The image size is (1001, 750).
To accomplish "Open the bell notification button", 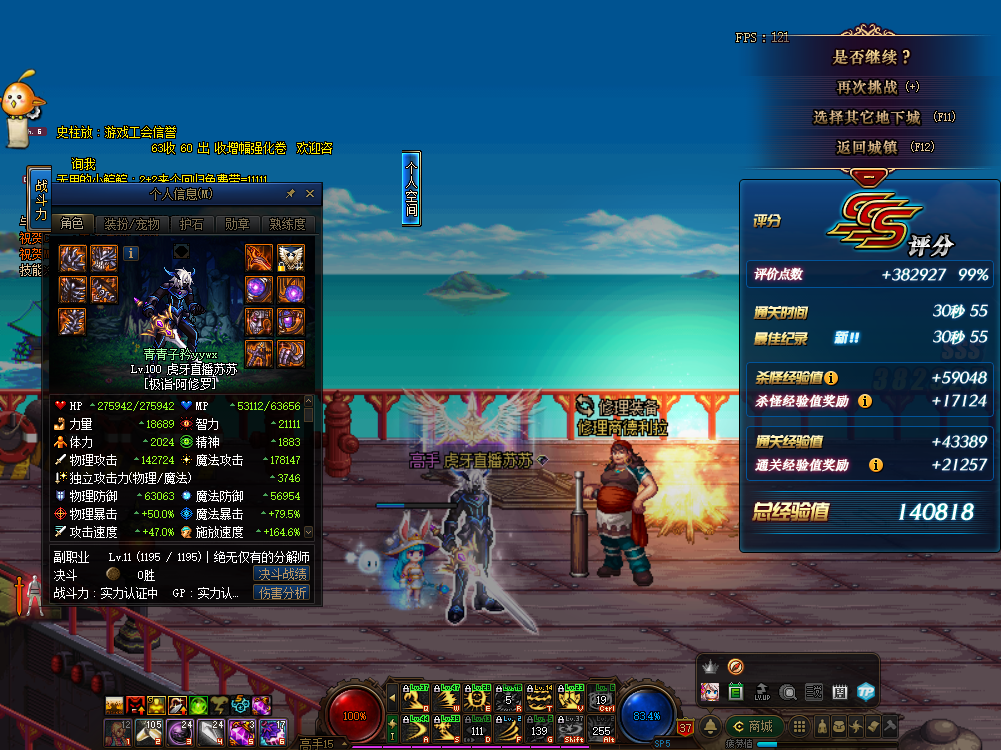I will click(711, 726).
